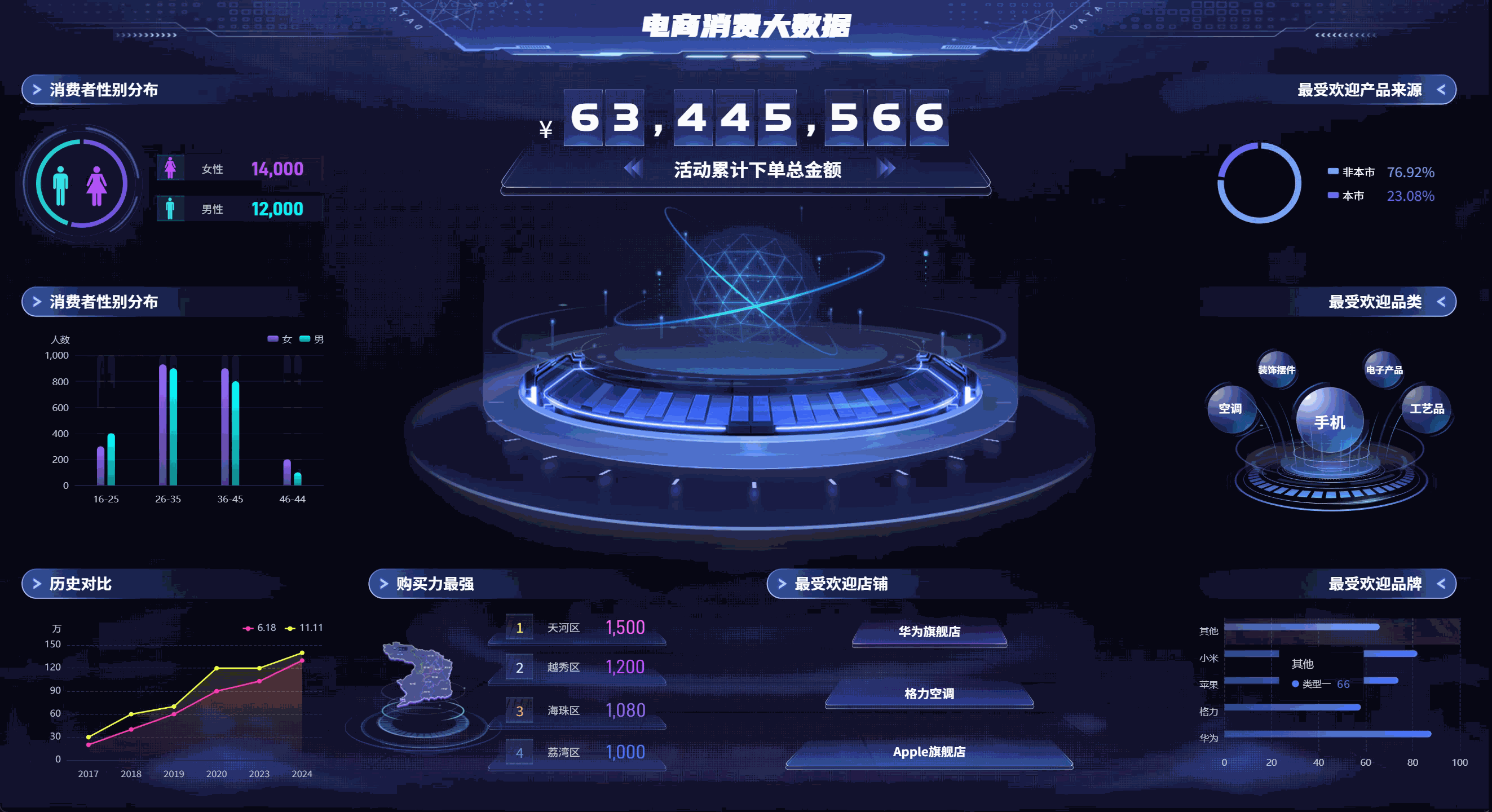Select the 装饰摆件 bubble

(x=1277, y=371)
